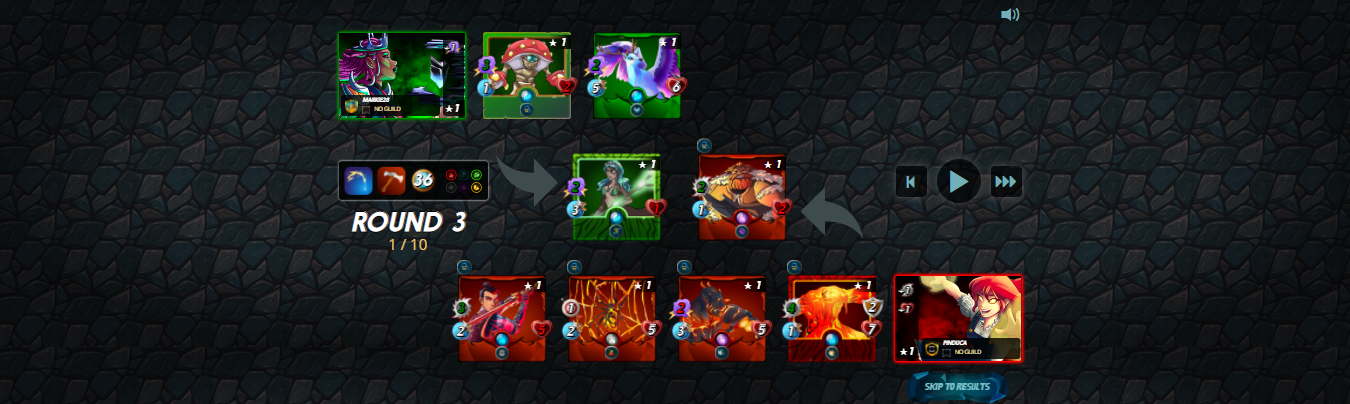Skip to results
This screenshot has height=404, width=1350.
pyautogui.click(x=957, y=387)
